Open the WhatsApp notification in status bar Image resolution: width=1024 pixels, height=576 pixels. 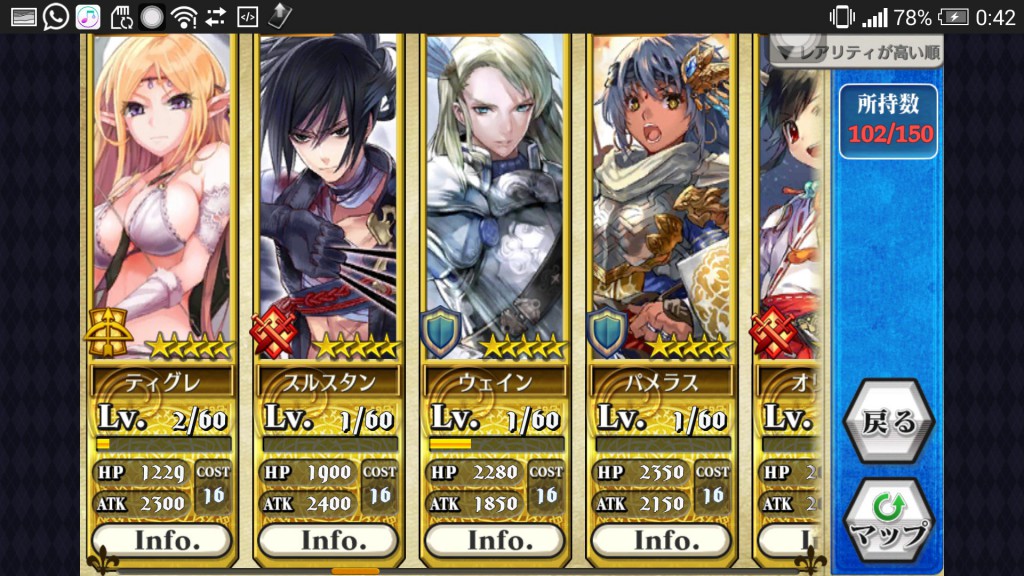pyautogui.click(x=56, y=17)
